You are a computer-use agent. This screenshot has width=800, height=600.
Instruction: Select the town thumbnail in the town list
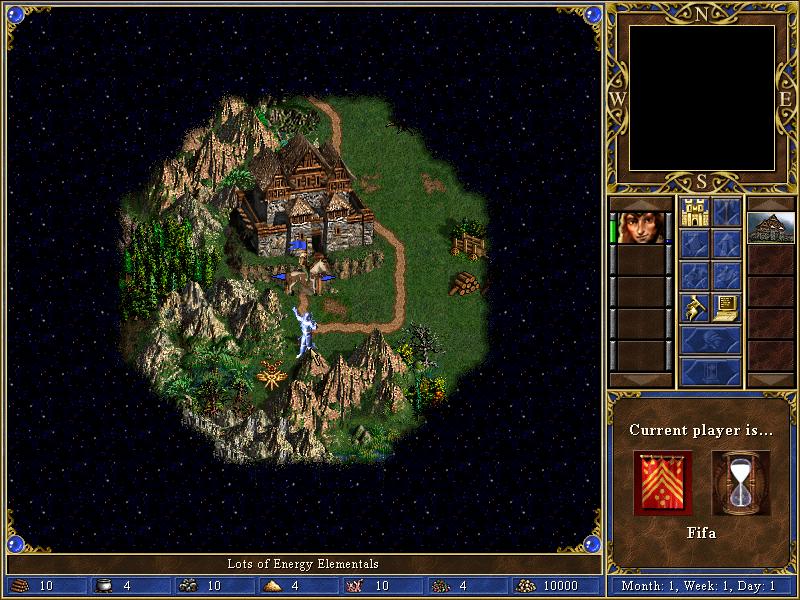[x=771, y=227]
